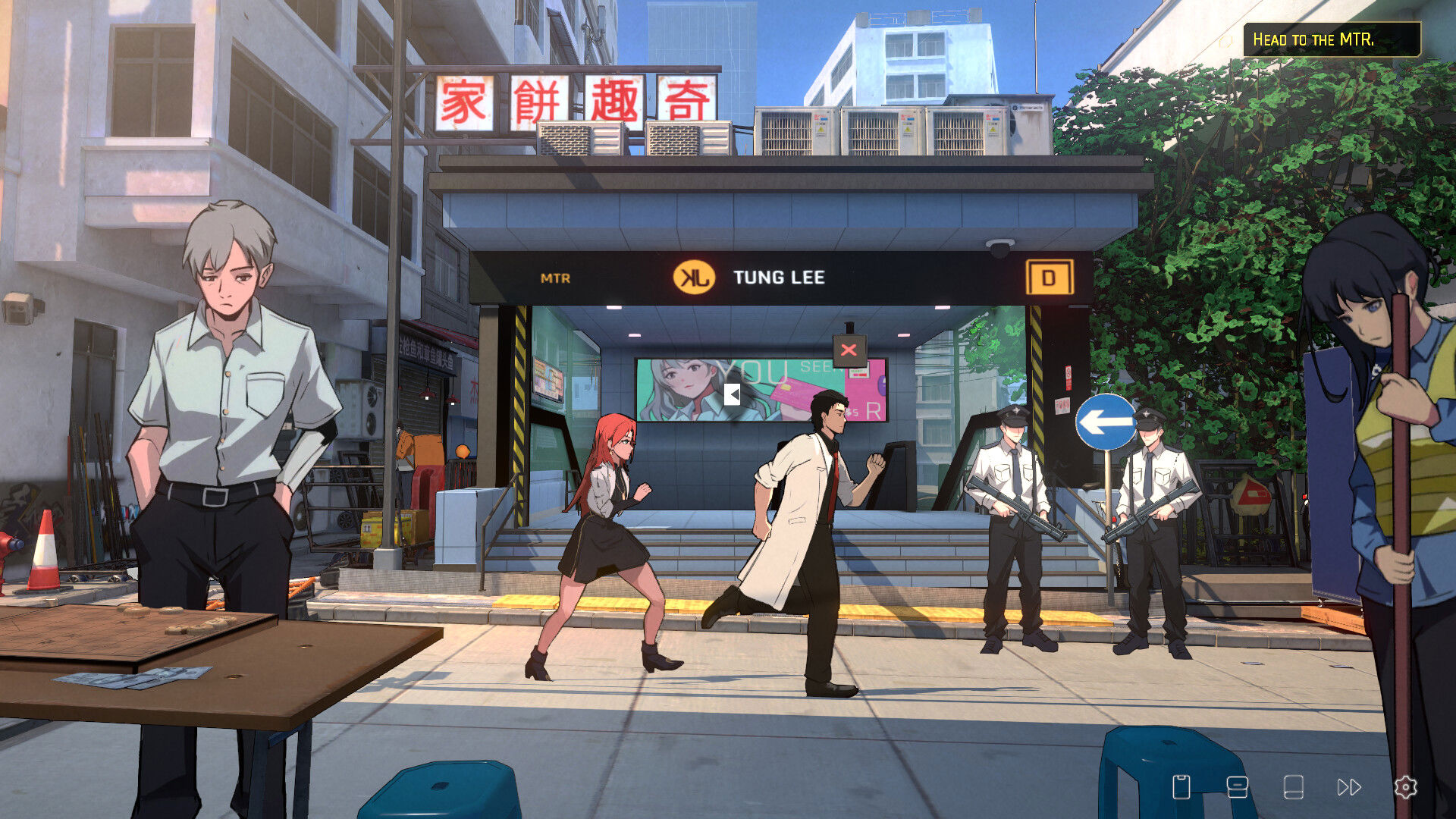This screenshot has width=1456, height=819.
Task: Open the tablet log icon
Action: click(x=1293, y=787)
